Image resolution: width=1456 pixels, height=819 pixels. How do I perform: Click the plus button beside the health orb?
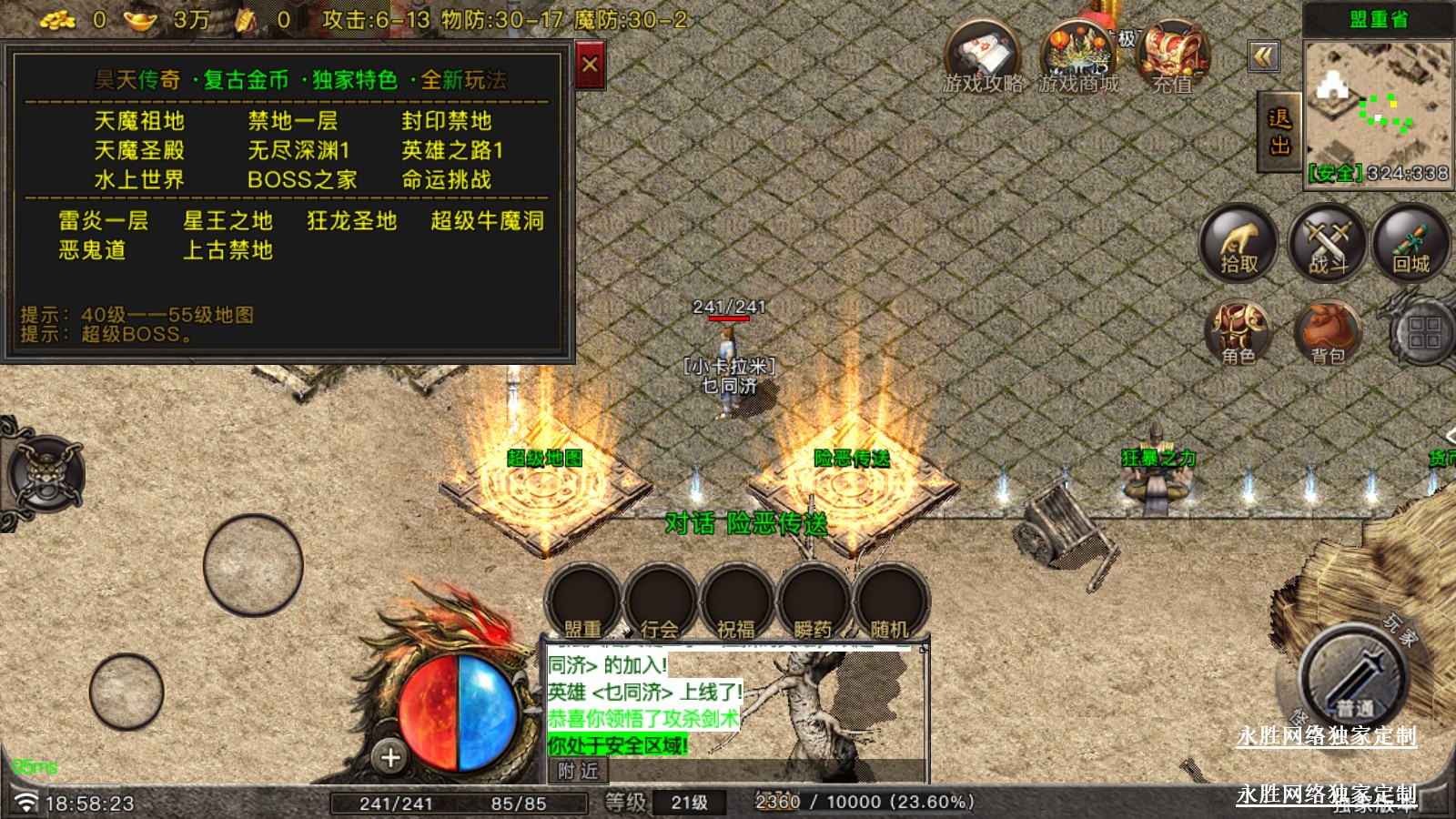click(390, 757)
